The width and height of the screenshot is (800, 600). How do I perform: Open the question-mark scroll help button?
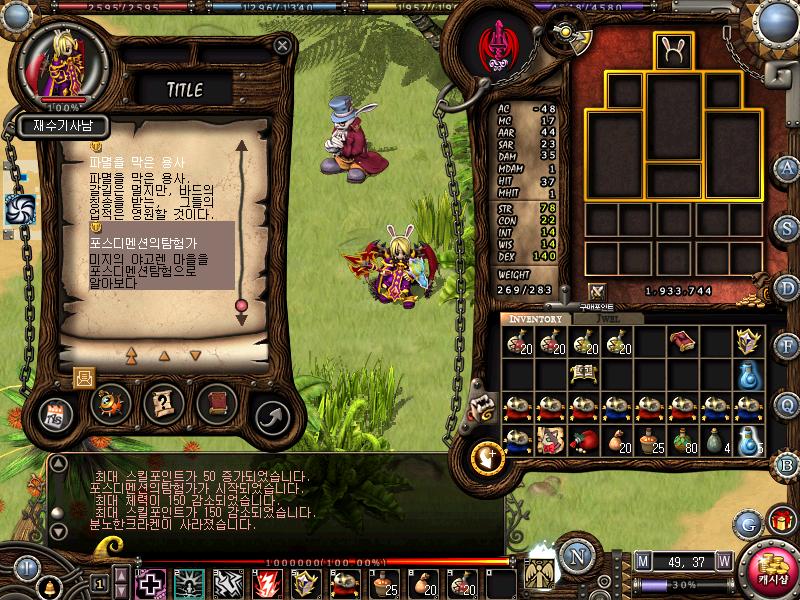[x=163, y=403]
